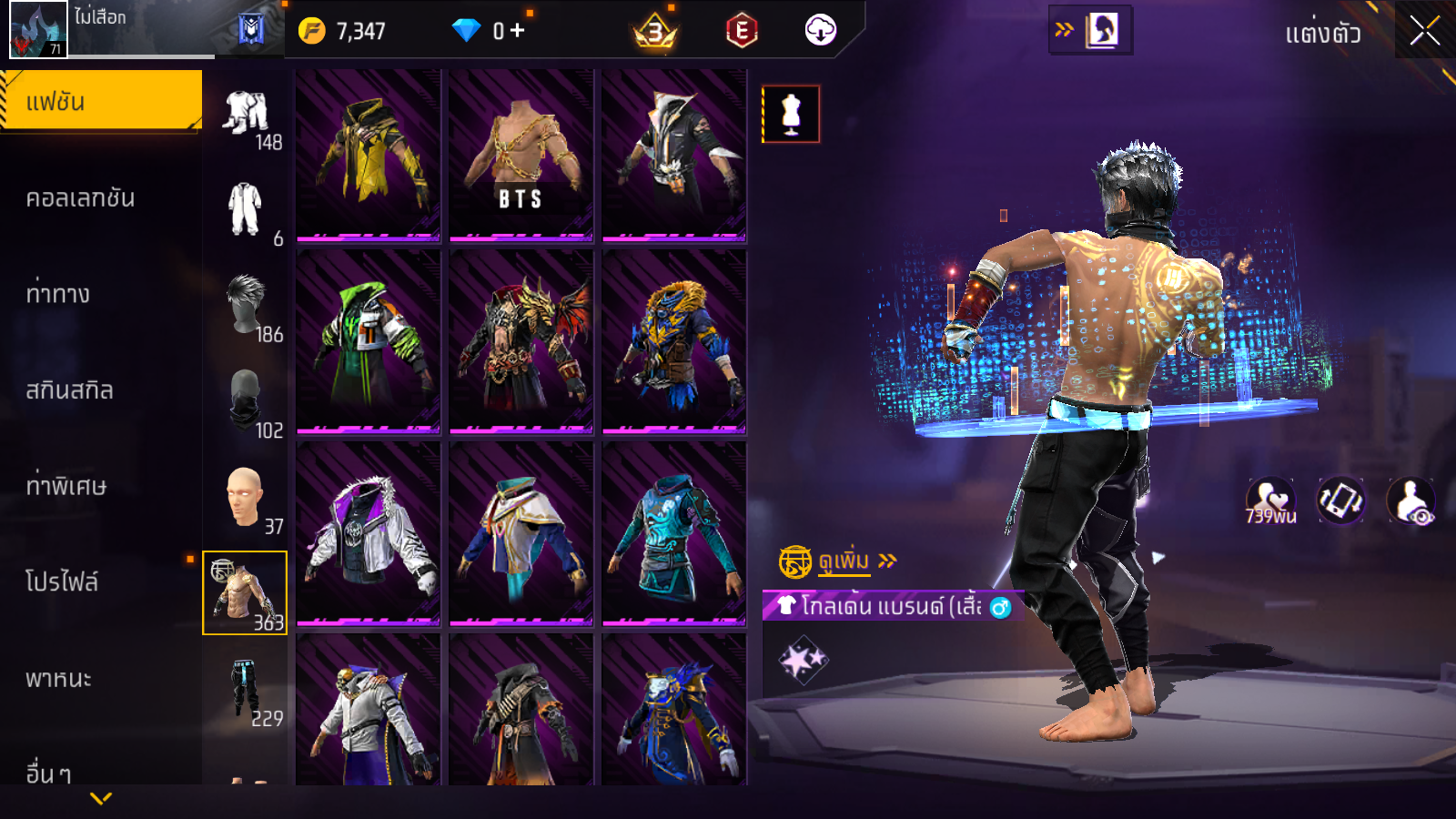Tap the rotate phone view icon
The image size is (1456, 819).
(1340, 500)
